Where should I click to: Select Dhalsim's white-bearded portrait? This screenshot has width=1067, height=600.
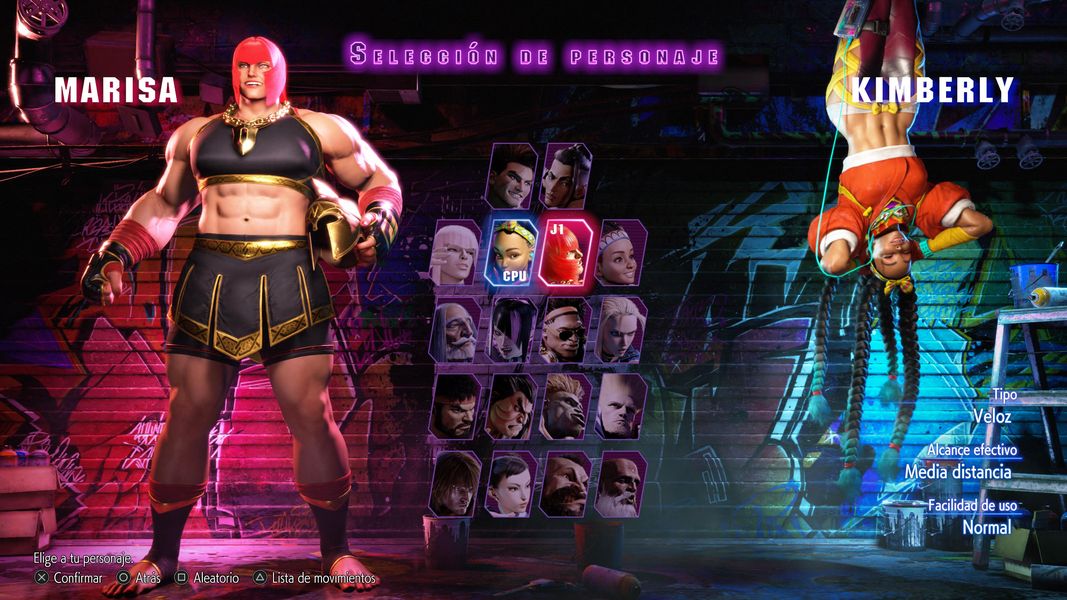point(621,484)
